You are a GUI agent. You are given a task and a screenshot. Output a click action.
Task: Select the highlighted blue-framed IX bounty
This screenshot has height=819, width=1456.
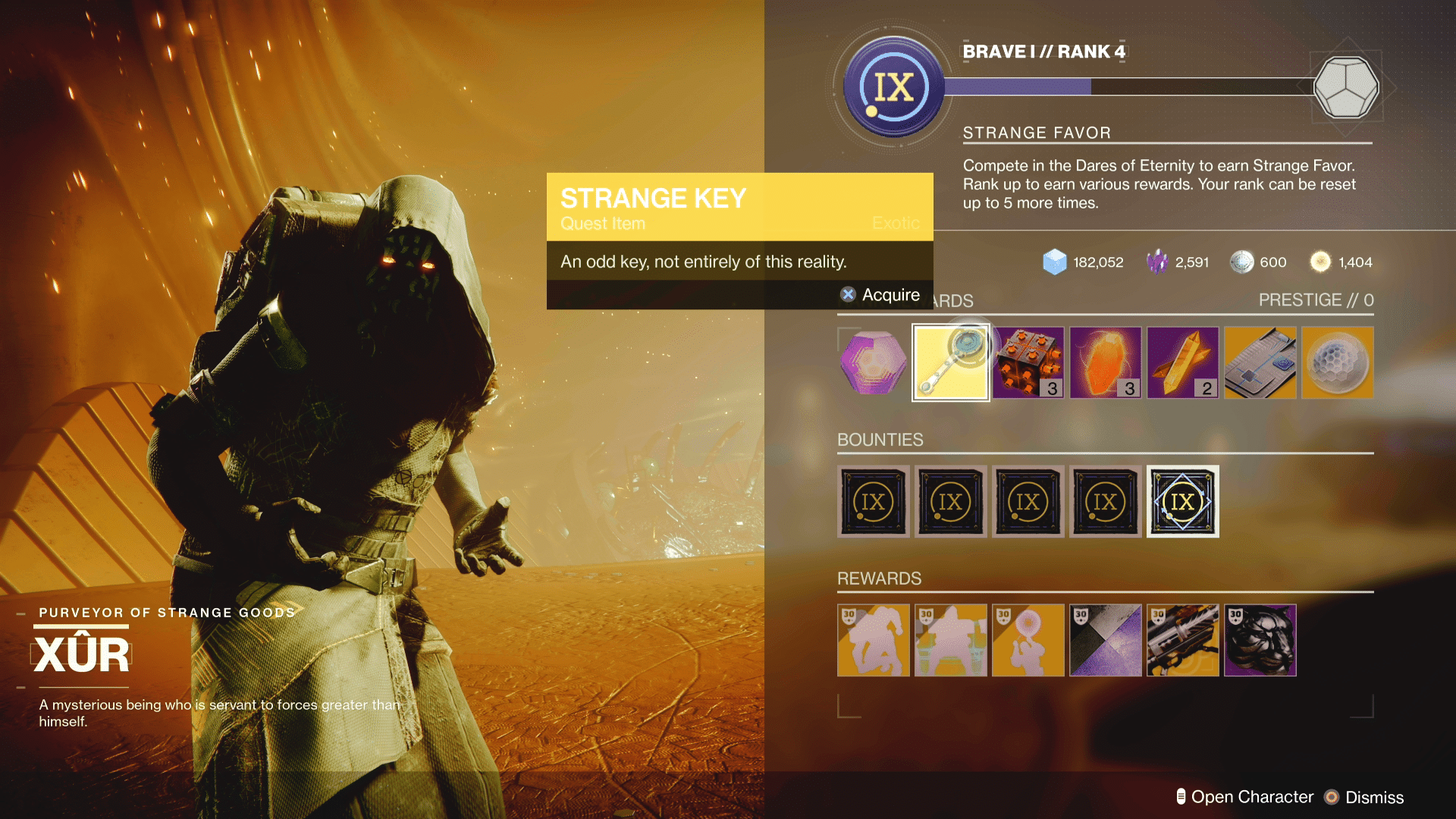pyautogui.click(x=1182, y=501)
